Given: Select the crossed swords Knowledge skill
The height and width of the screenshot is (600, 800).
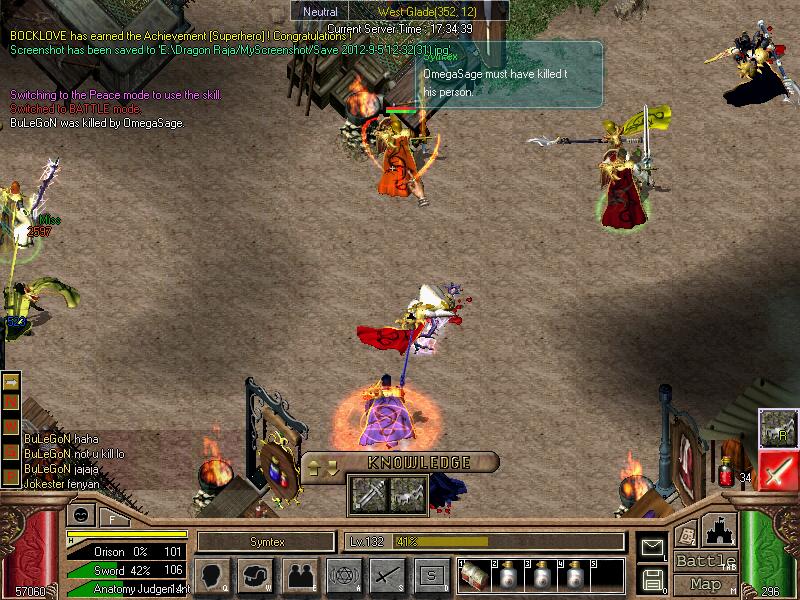Looking at the screenshot, I should (367, 494).
